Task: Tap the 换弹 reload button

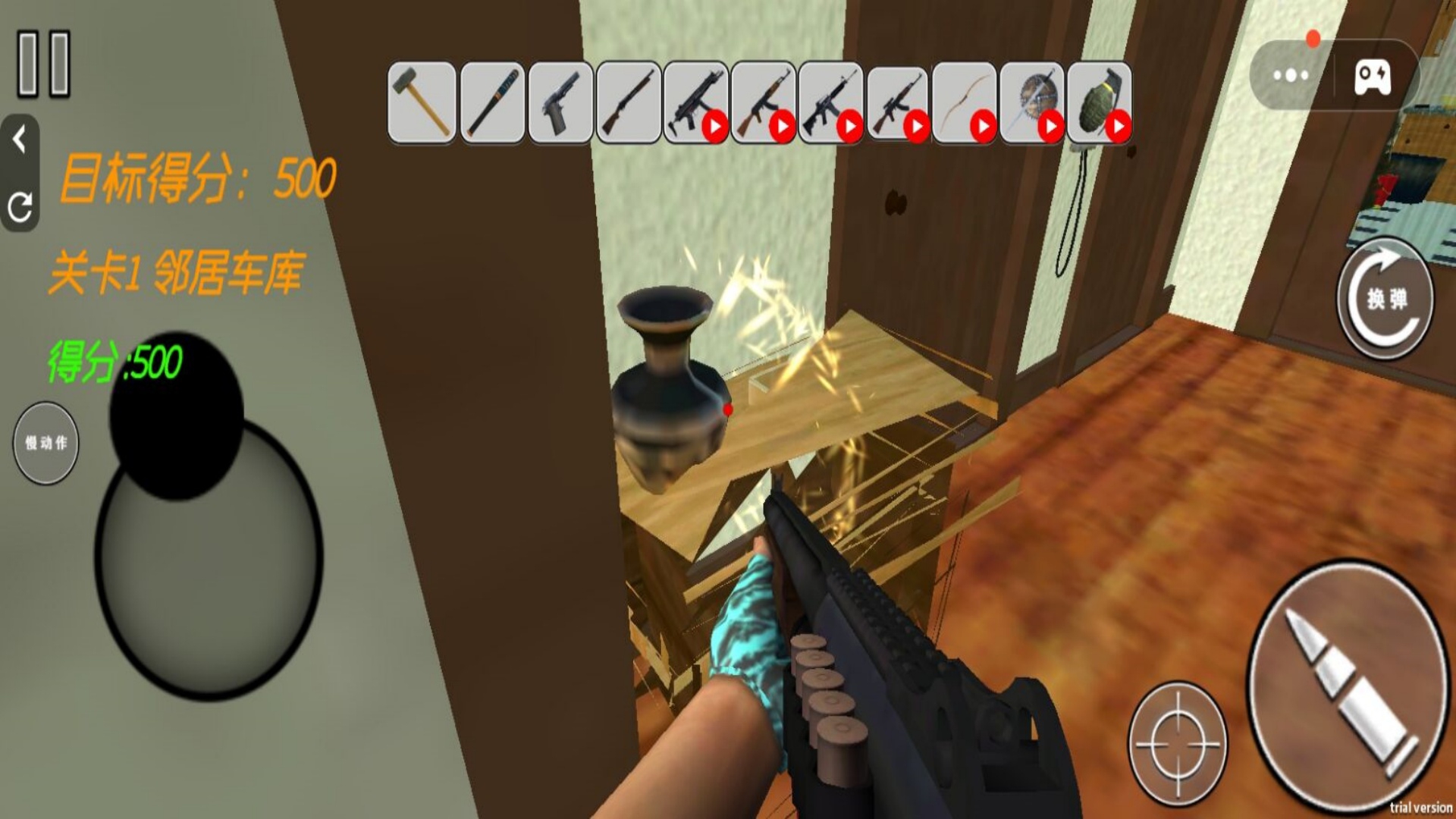Action: [x=1385, y=299]
